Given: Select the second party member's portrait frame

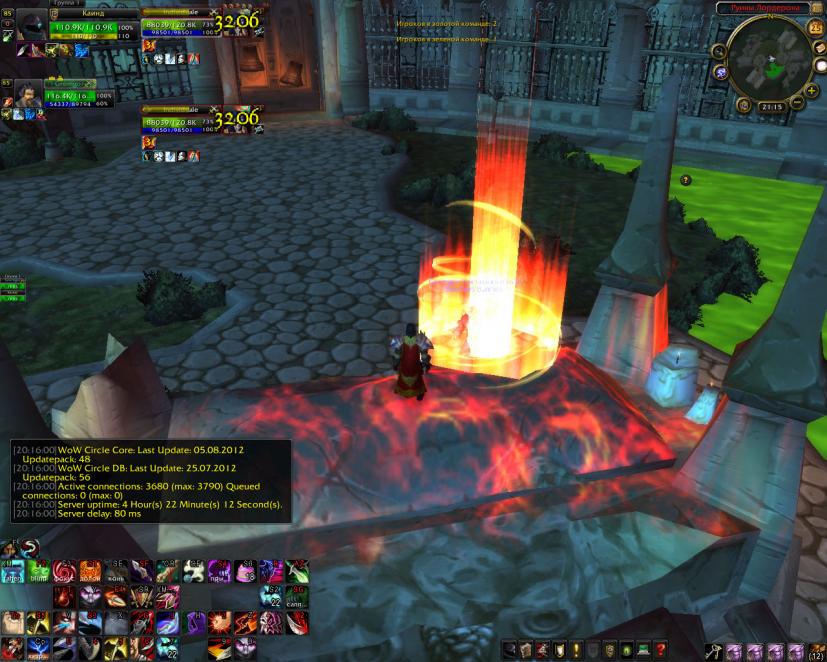Looking at the screenshot, I should pyautogui.click(x=29, y=95).
